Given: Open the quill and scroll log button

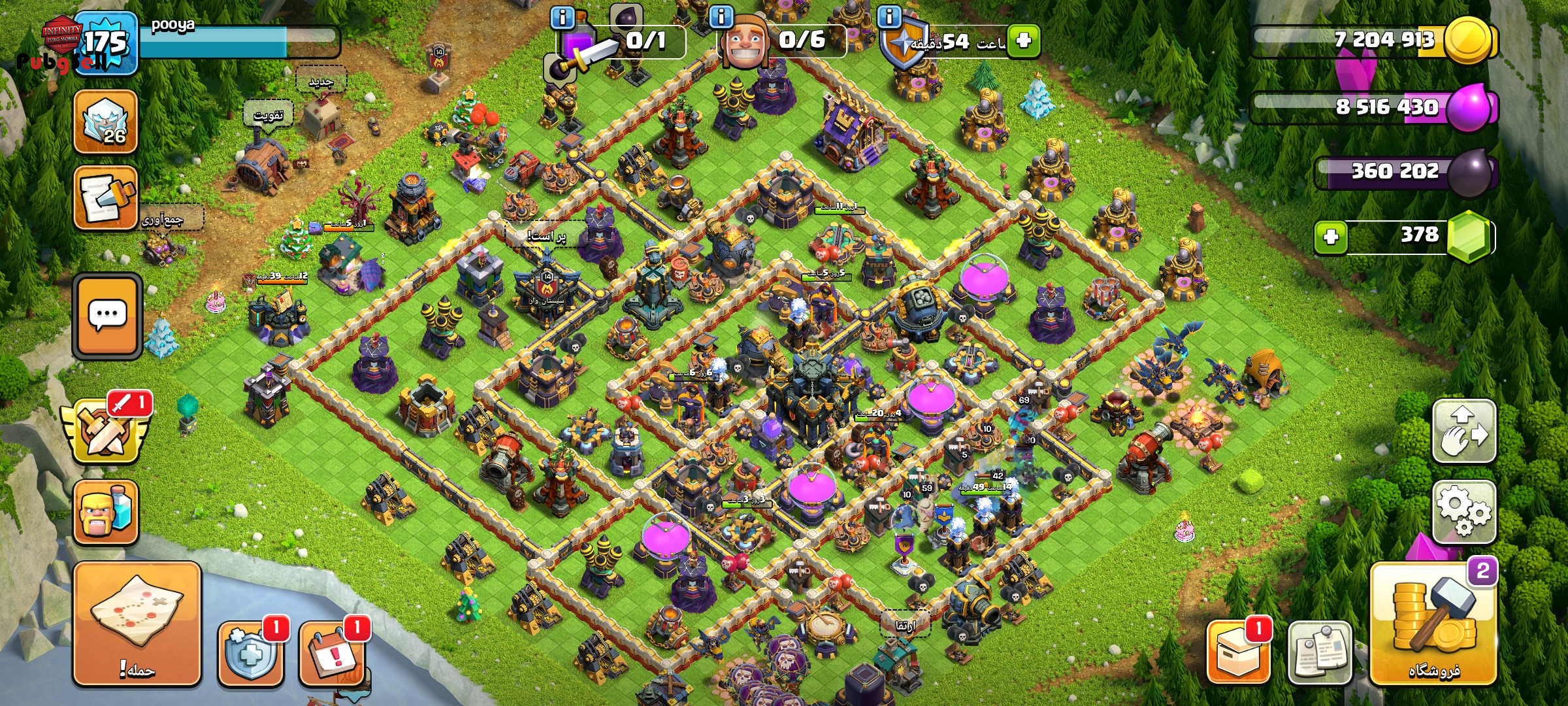Looking at the screenshot, I should tap(106, 198).
